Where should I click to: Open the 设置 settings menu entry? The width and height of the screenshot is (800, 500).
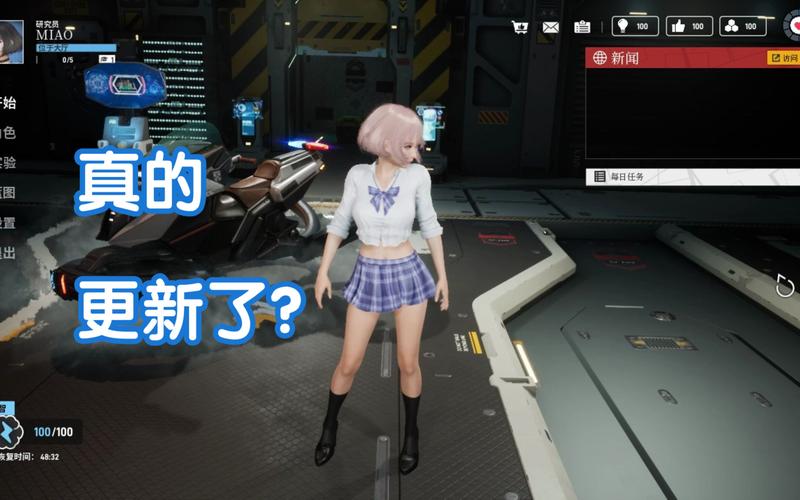point(8,223)
